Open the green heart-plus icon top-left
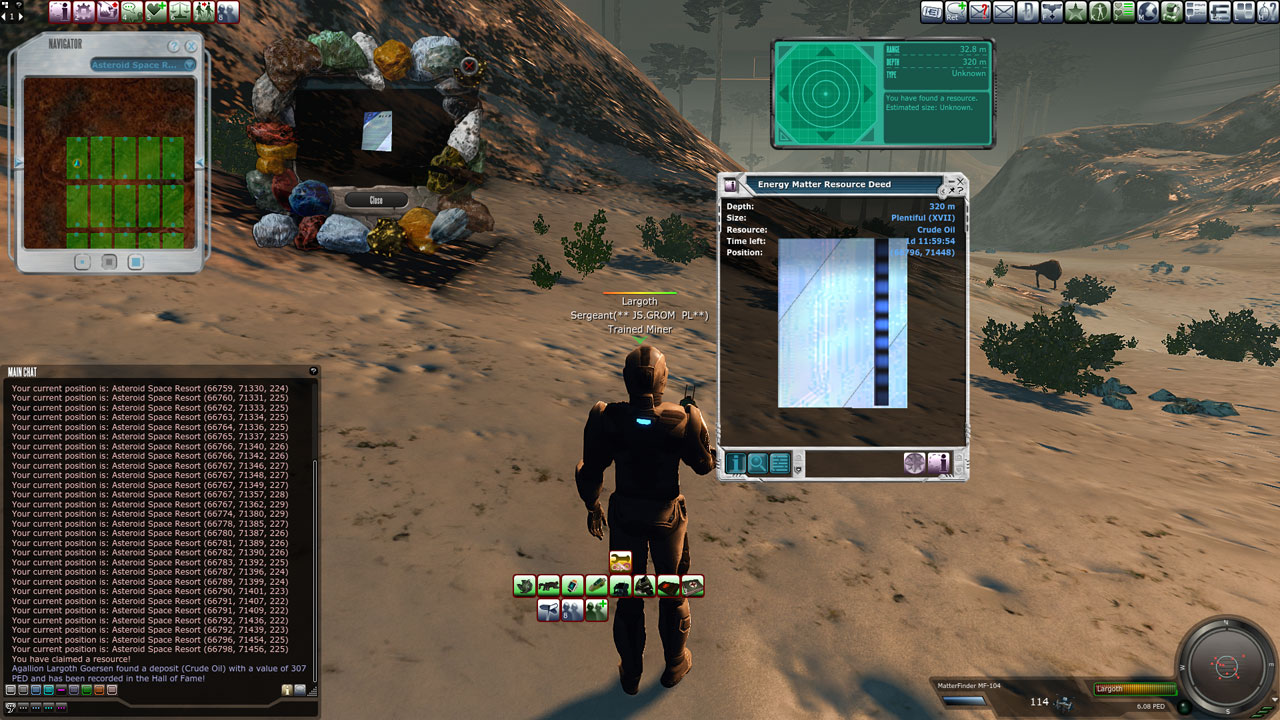Screen dimensions: 1280x720 (x=156, y=12)
